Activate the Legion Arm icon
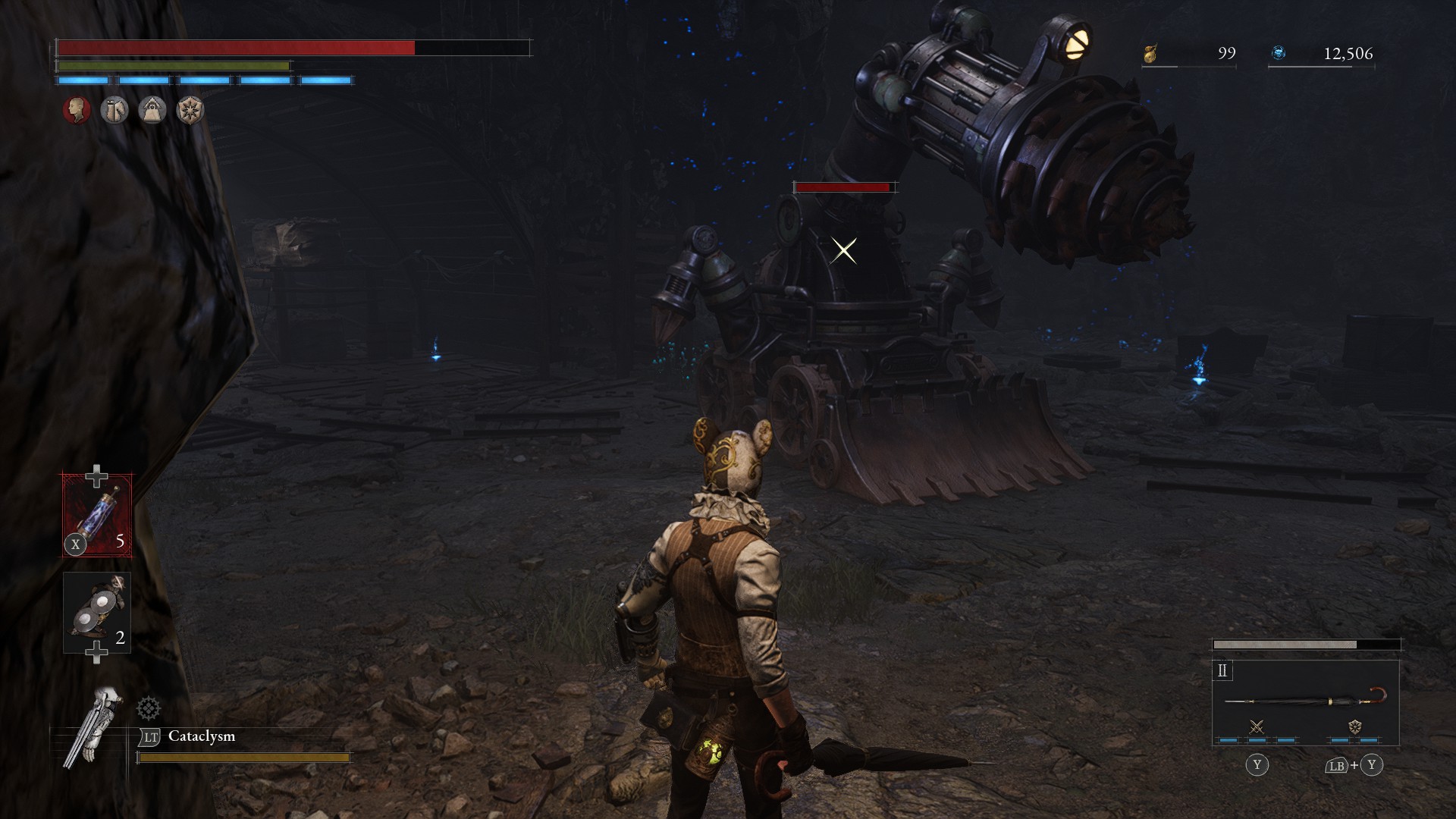The width and height of the screenshot is (1456, 819). coord(93,726)
